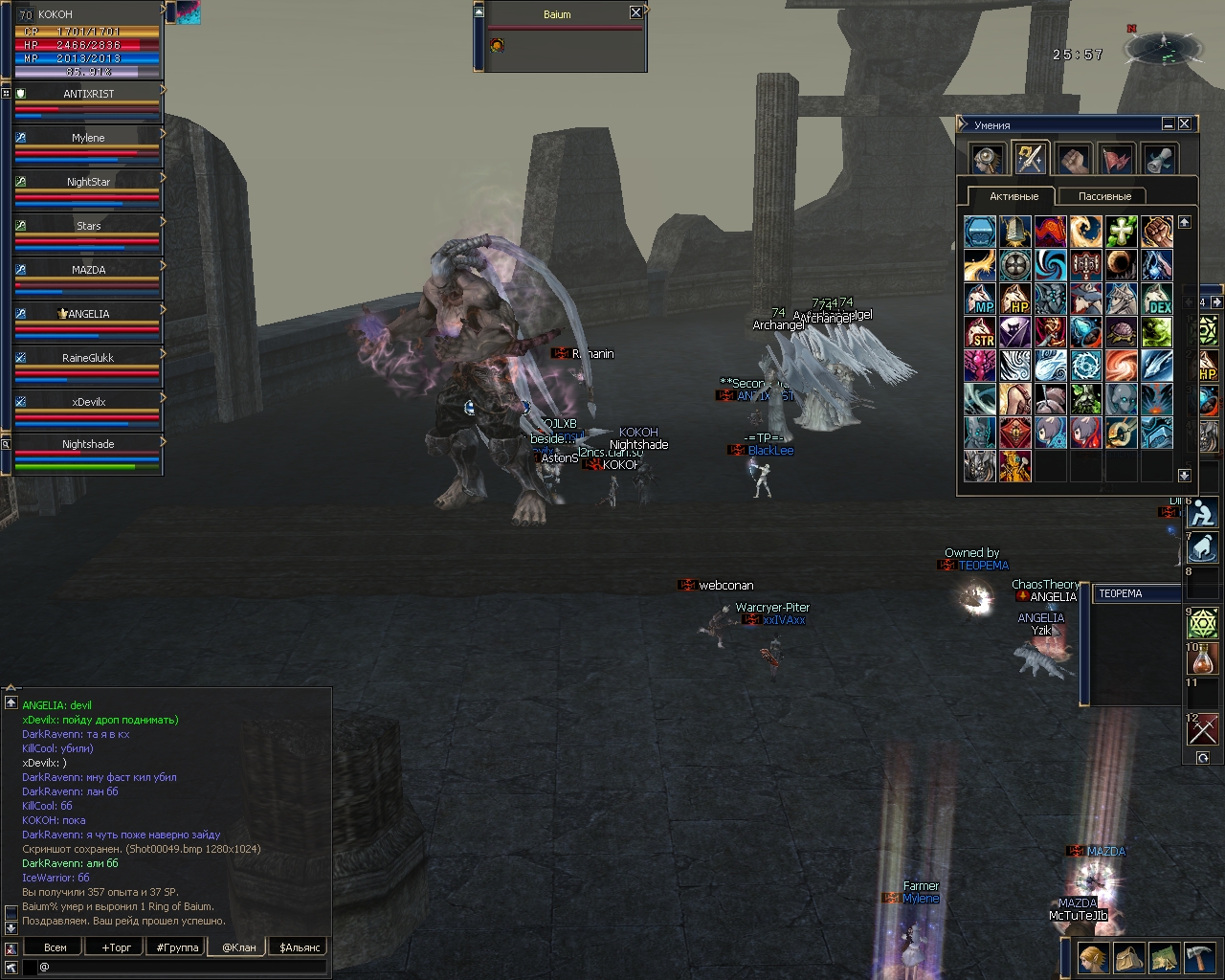Switch to the Пассивные skills tab
Screen dimensions: 1225x980
1104,196
